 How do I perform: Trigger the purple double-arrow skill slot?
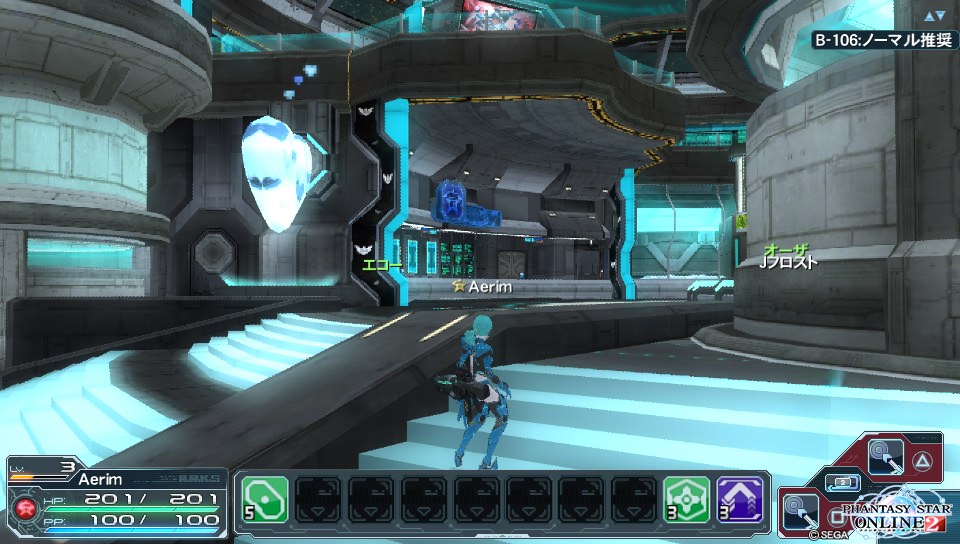click(740, 499)
